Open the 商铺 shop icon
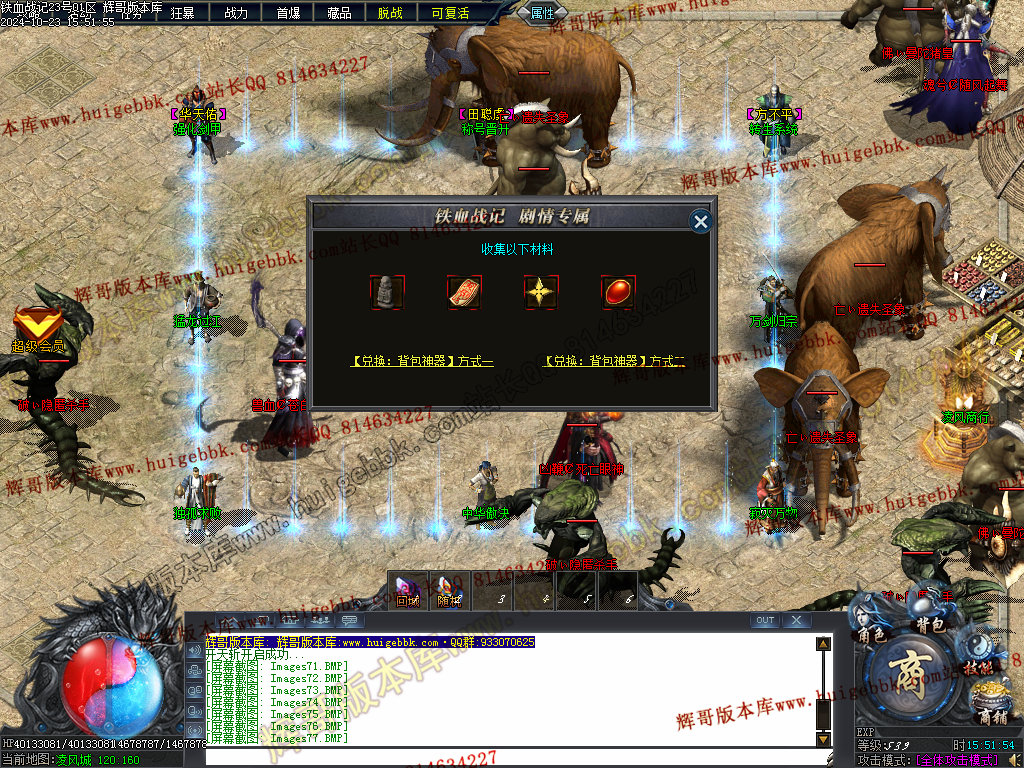Screen dimensions: 1024x768 (990, 715)
